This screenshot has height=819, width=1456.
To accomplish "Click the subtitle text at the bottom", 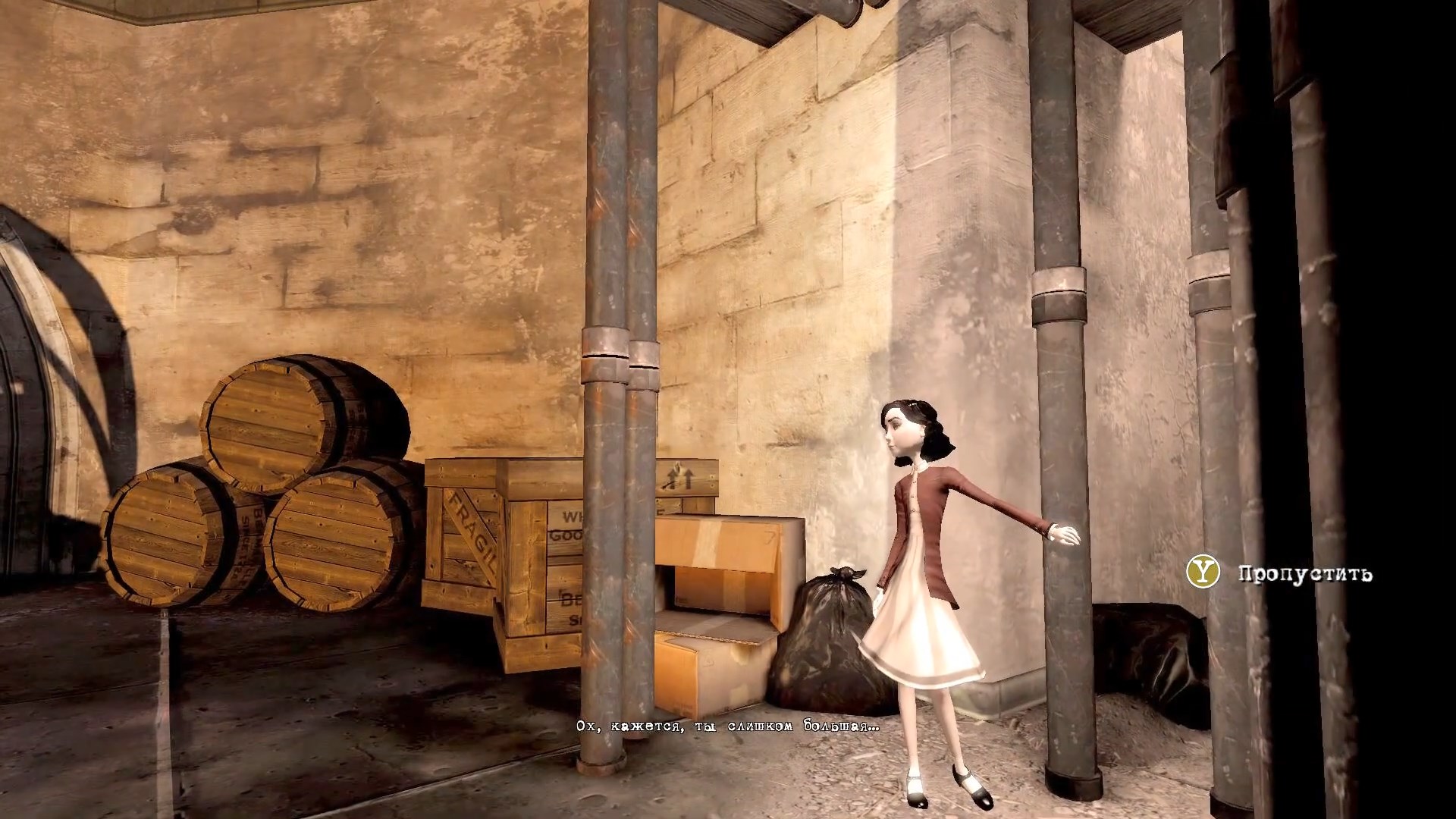I will [728, 724].
